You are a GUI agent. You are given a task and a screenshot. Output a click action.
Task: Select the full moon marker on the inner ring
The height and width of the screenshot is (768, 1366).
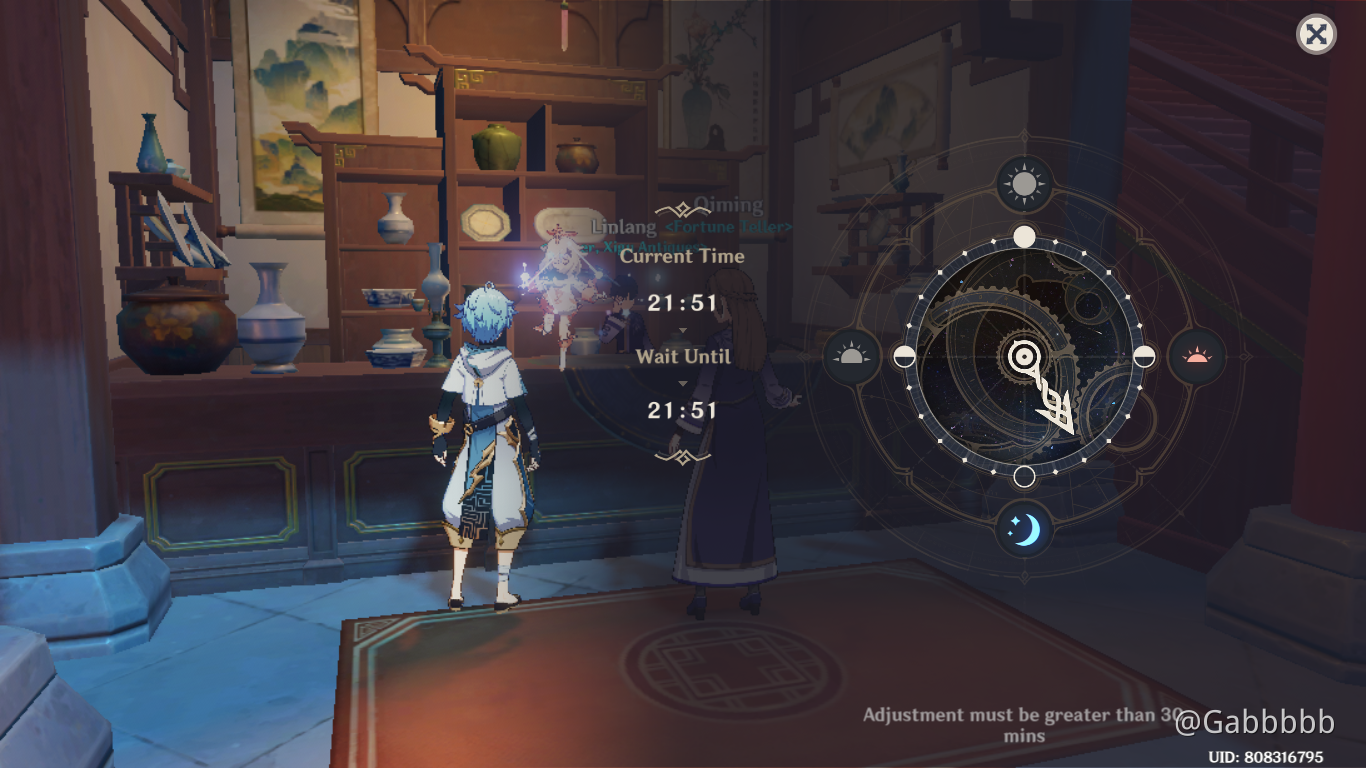pos(1024,236)
